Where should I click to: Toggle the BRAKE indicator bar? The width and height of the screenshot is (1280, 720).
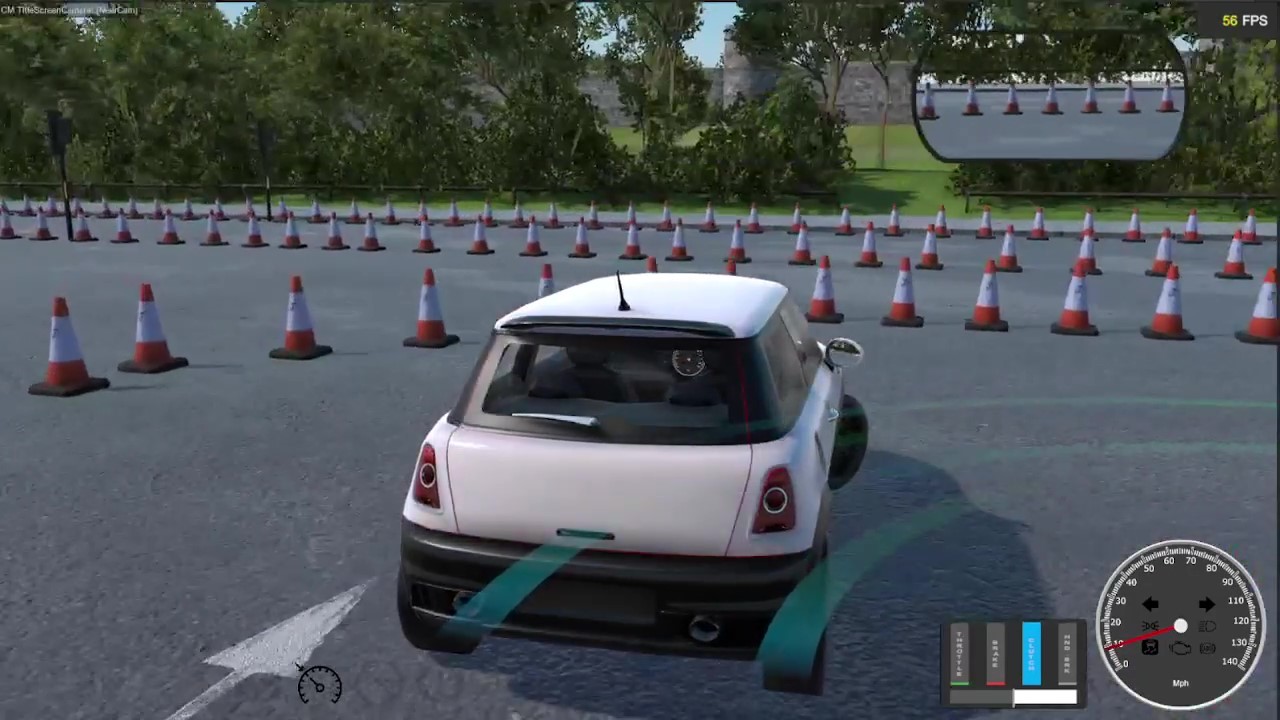(996, 655)
